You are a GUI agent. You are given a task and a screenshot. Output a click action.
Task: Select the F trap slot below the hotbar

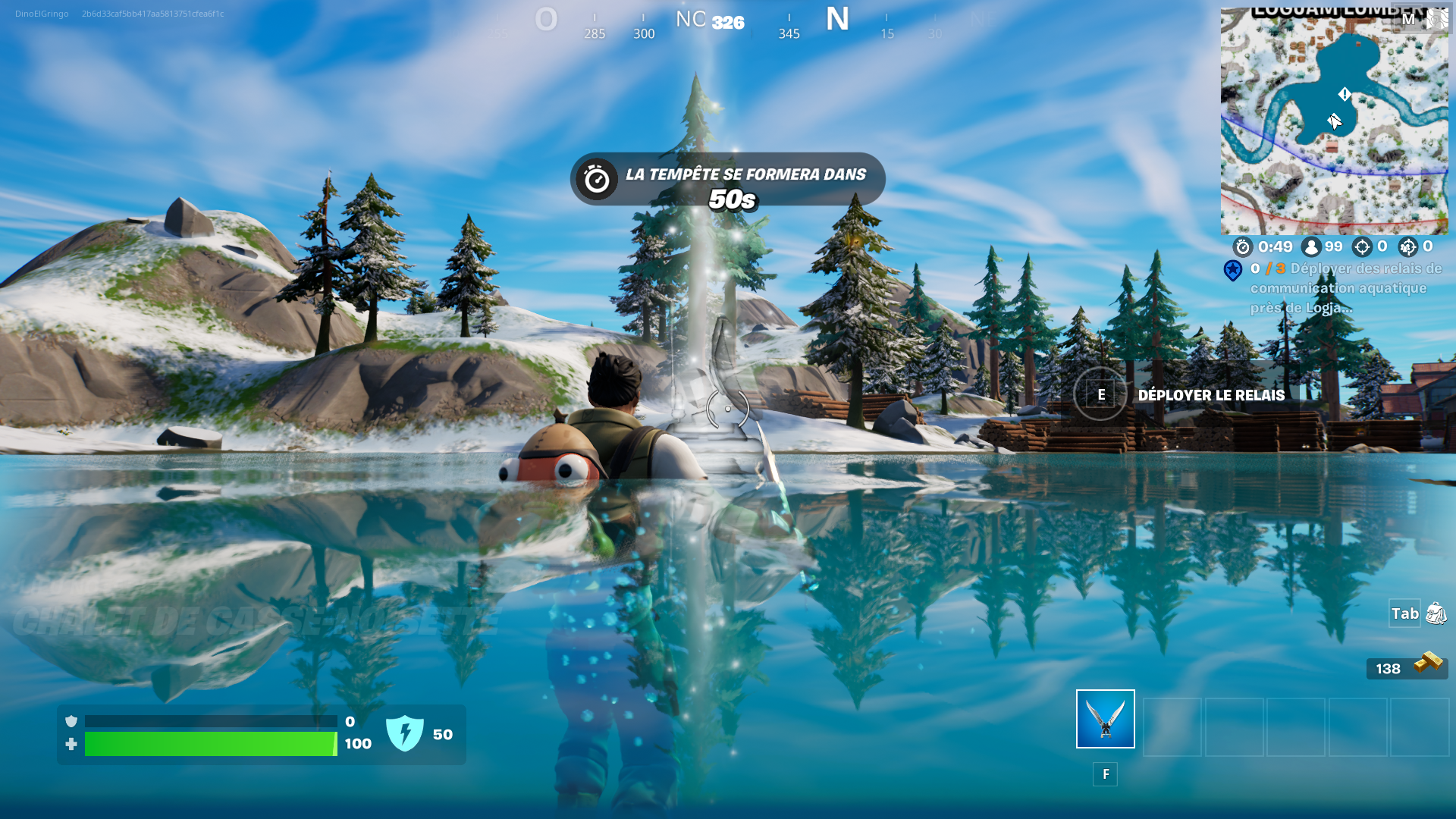[x=1106, y=775]
